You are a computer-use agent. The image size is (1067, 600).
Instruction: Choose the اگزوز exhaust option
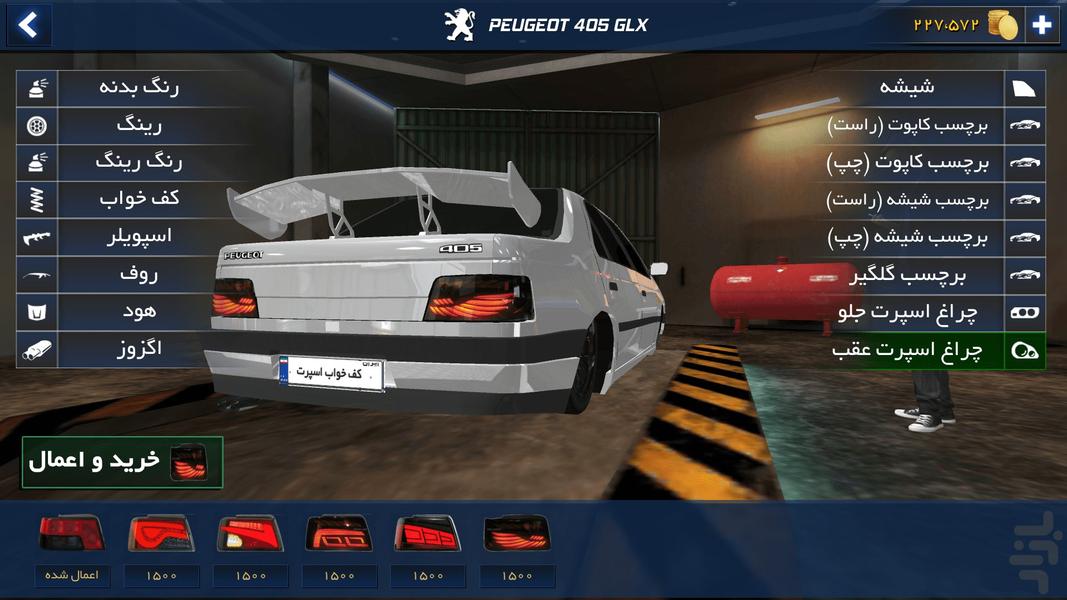tap(138, 349)
